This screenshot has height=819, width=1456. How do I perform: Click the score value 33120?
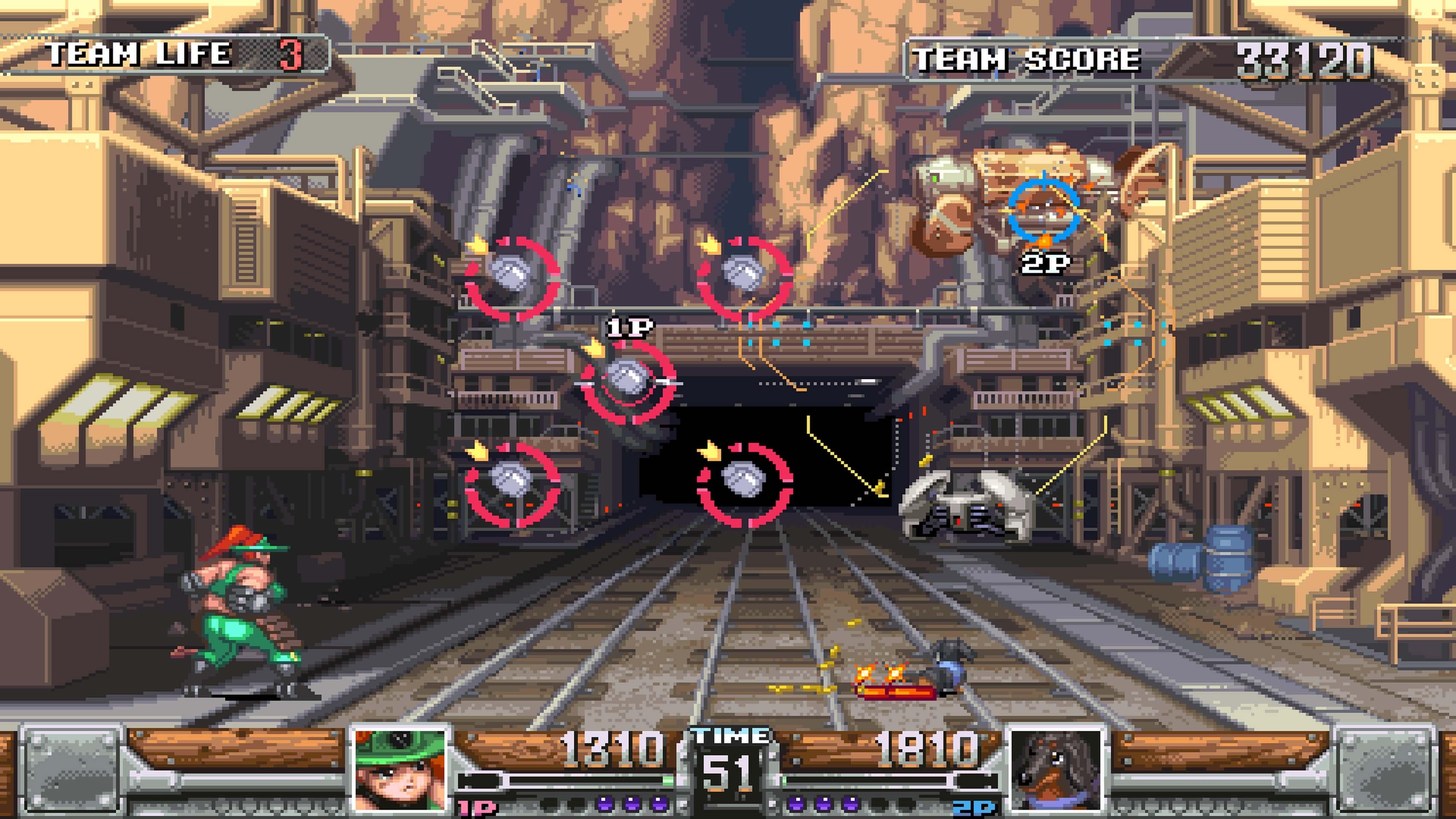pyautogui.click(x=1294, y=56)
